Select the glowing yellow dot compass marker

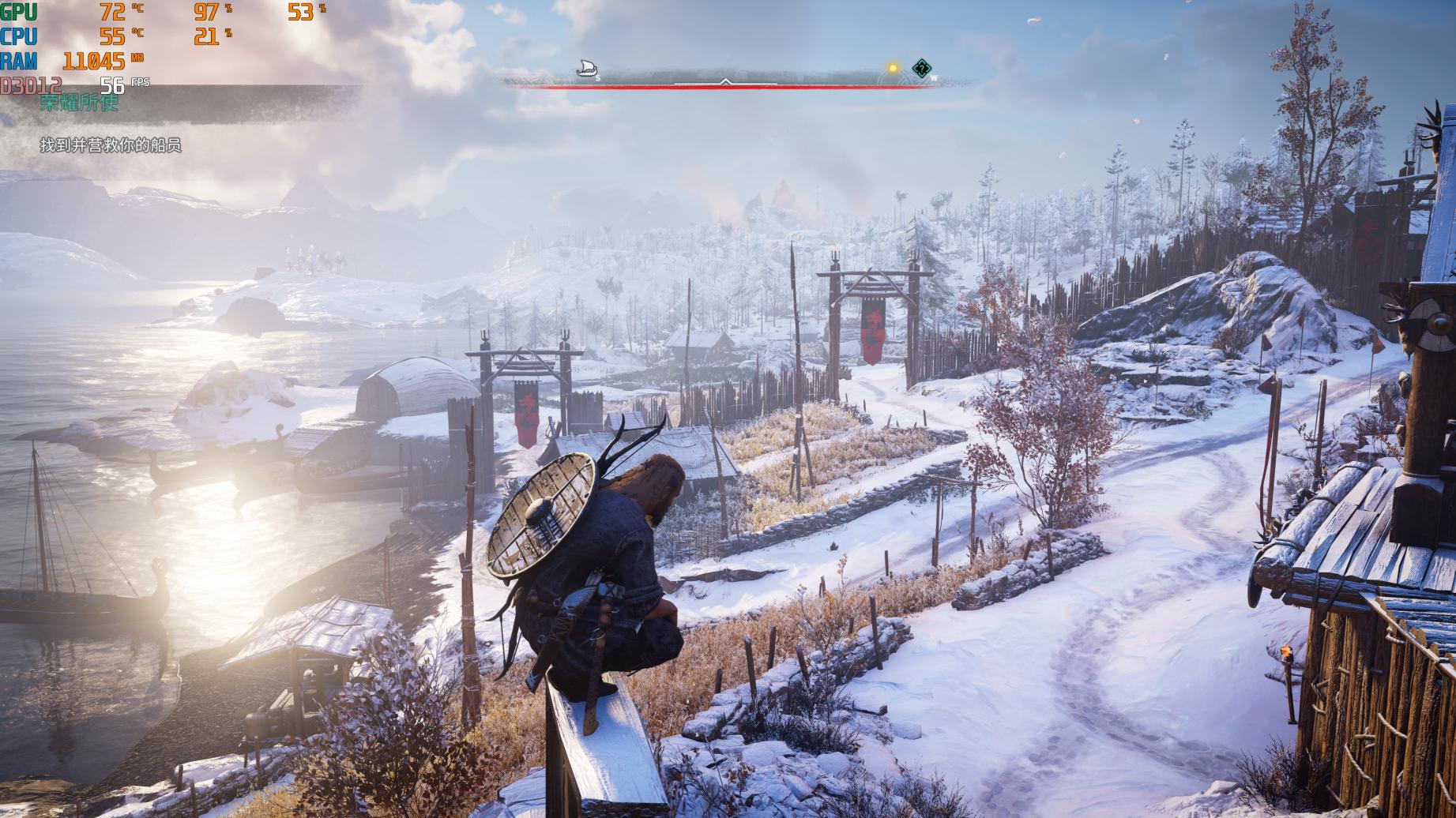(x=894, y=69)
